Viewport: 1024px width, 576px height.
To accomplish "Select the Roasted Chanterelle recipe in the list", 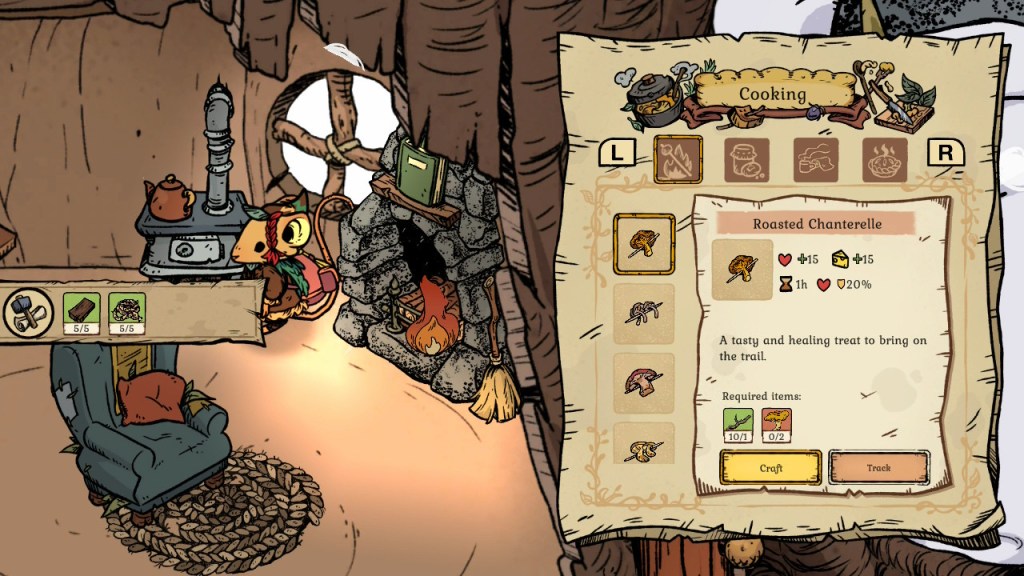I will click(x=643, y=243).
